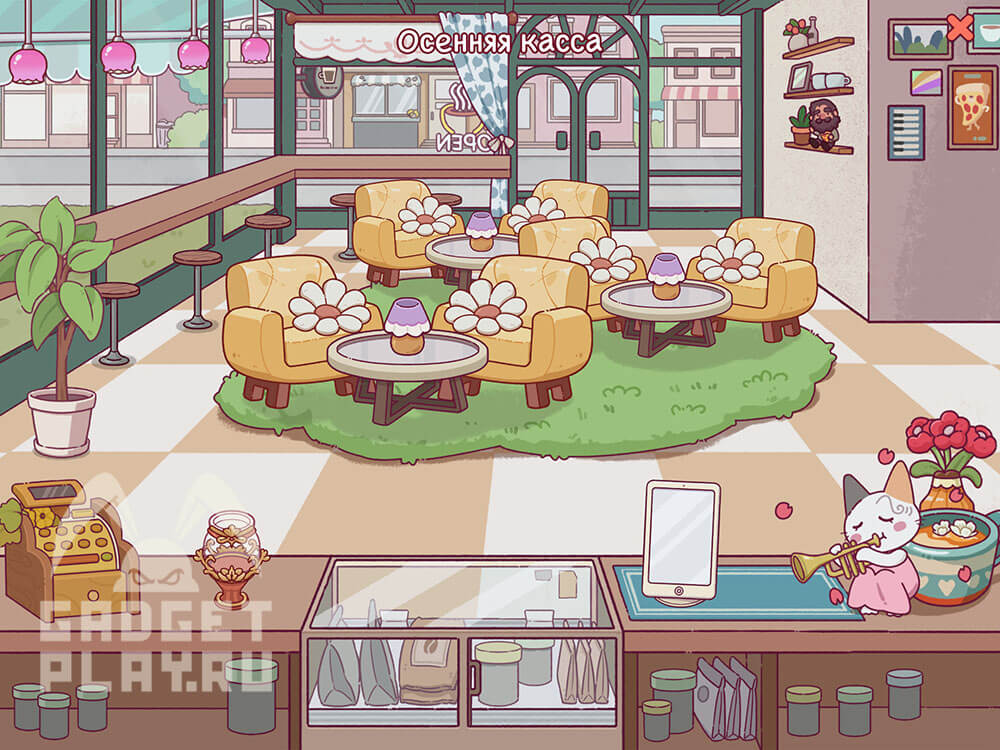Close the preview with the red X
Viewport: 1000px width, 750px height.
click(x=959, y=28)
